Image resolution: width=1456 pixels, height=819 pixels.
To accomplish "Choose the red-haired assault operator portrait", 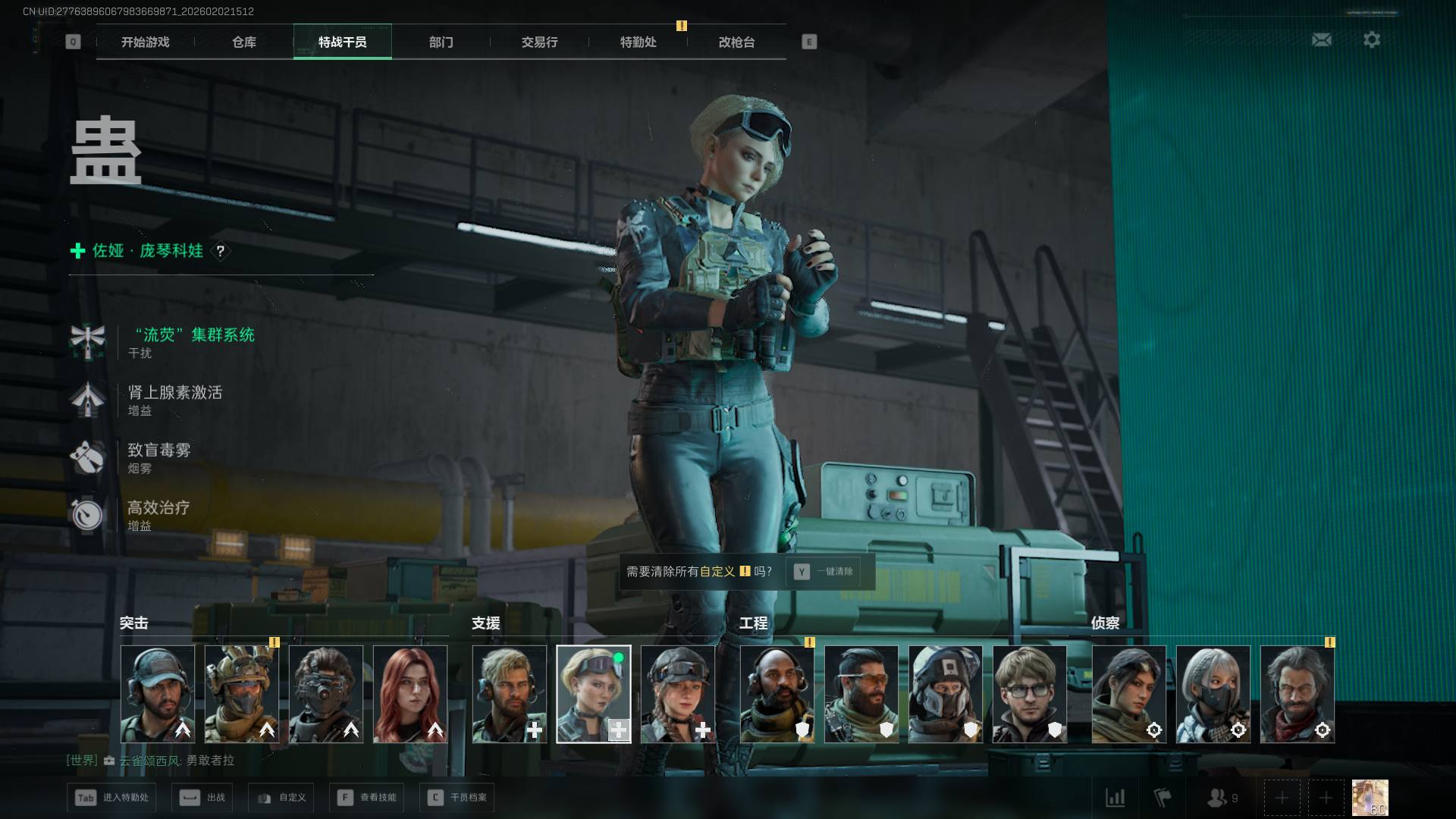I will click(x=410, y=694).
